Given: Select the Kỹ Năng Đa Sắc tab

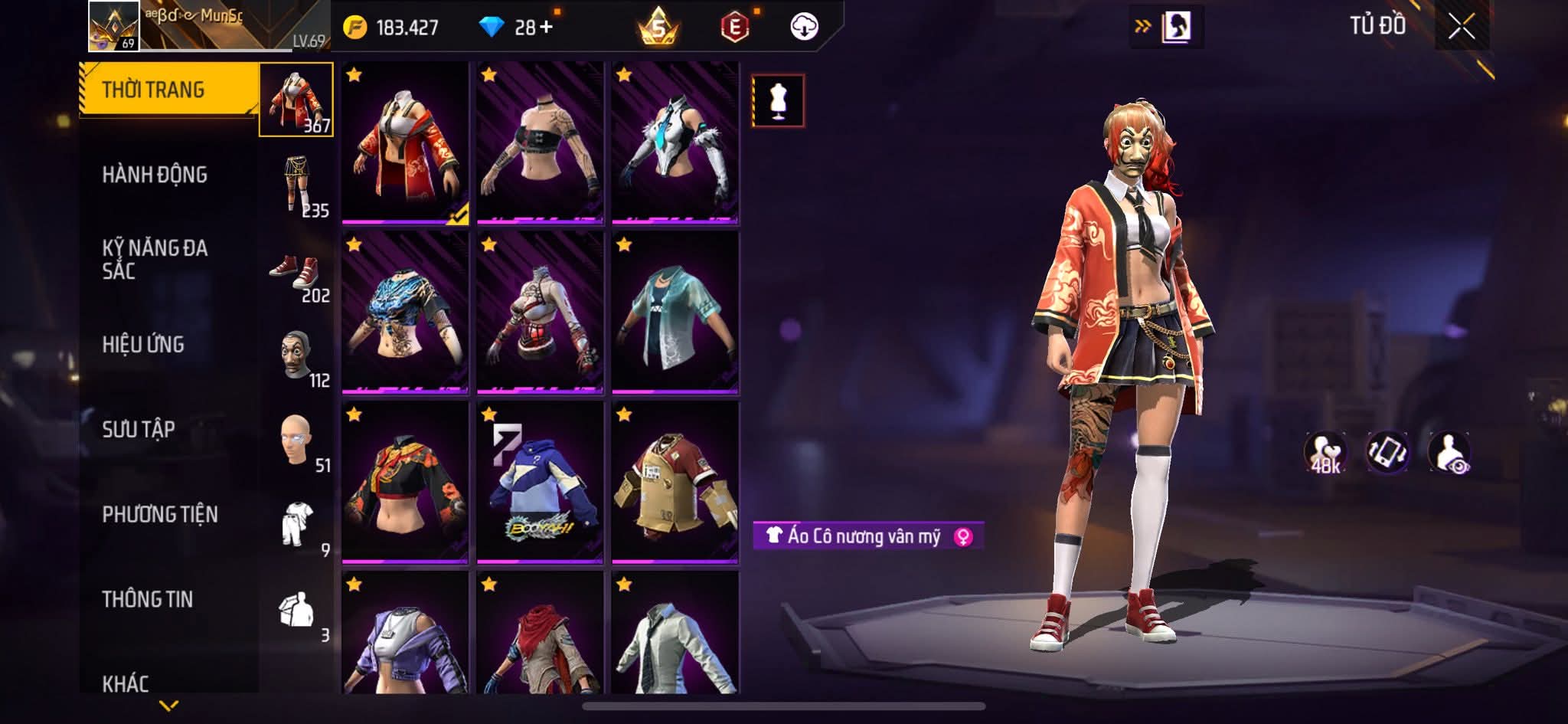Looking at the screenshot, I should tap(155, 259).
